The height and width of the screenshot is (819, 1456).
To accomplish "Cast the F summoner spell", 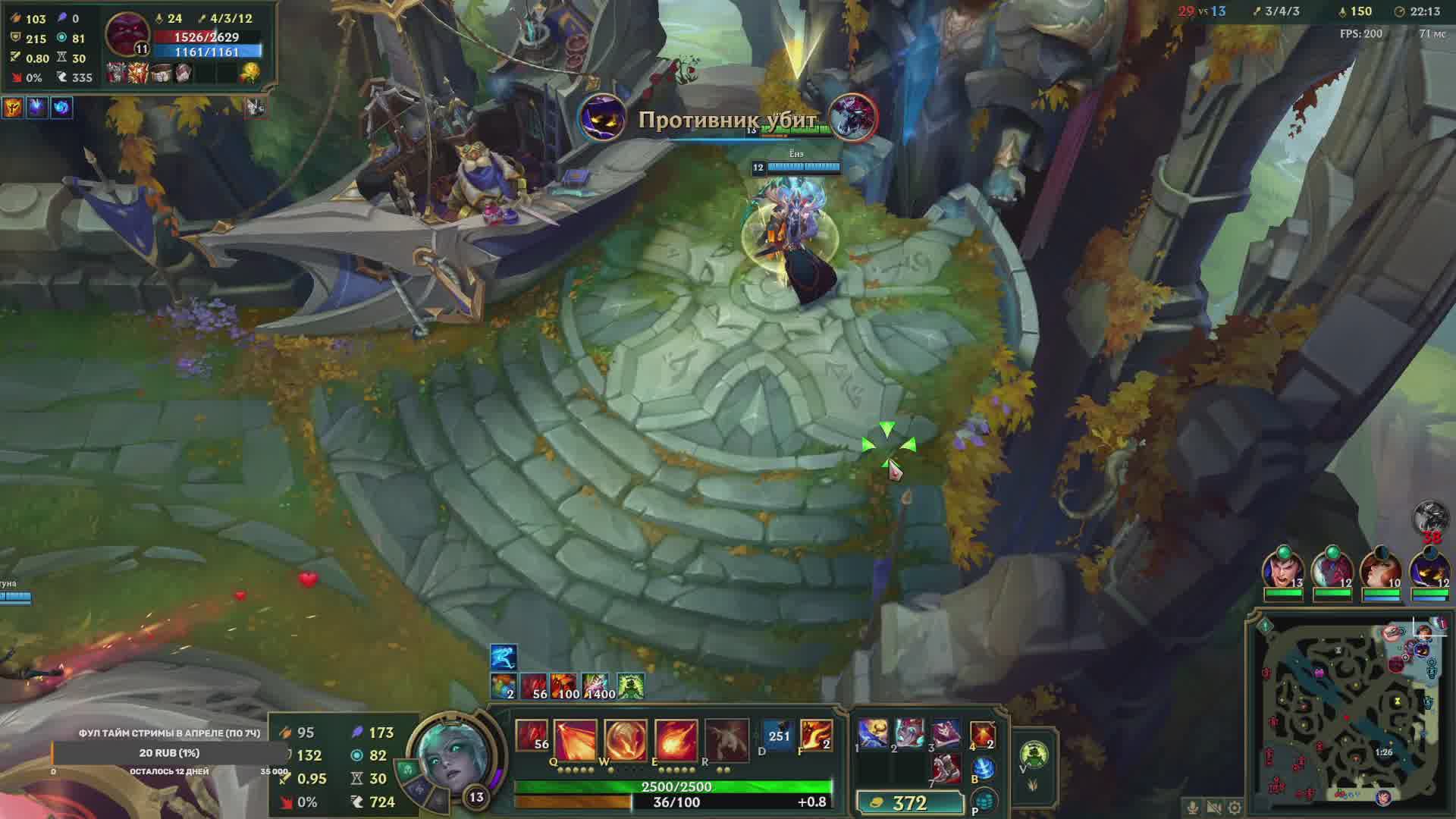I will coord(816,736).
